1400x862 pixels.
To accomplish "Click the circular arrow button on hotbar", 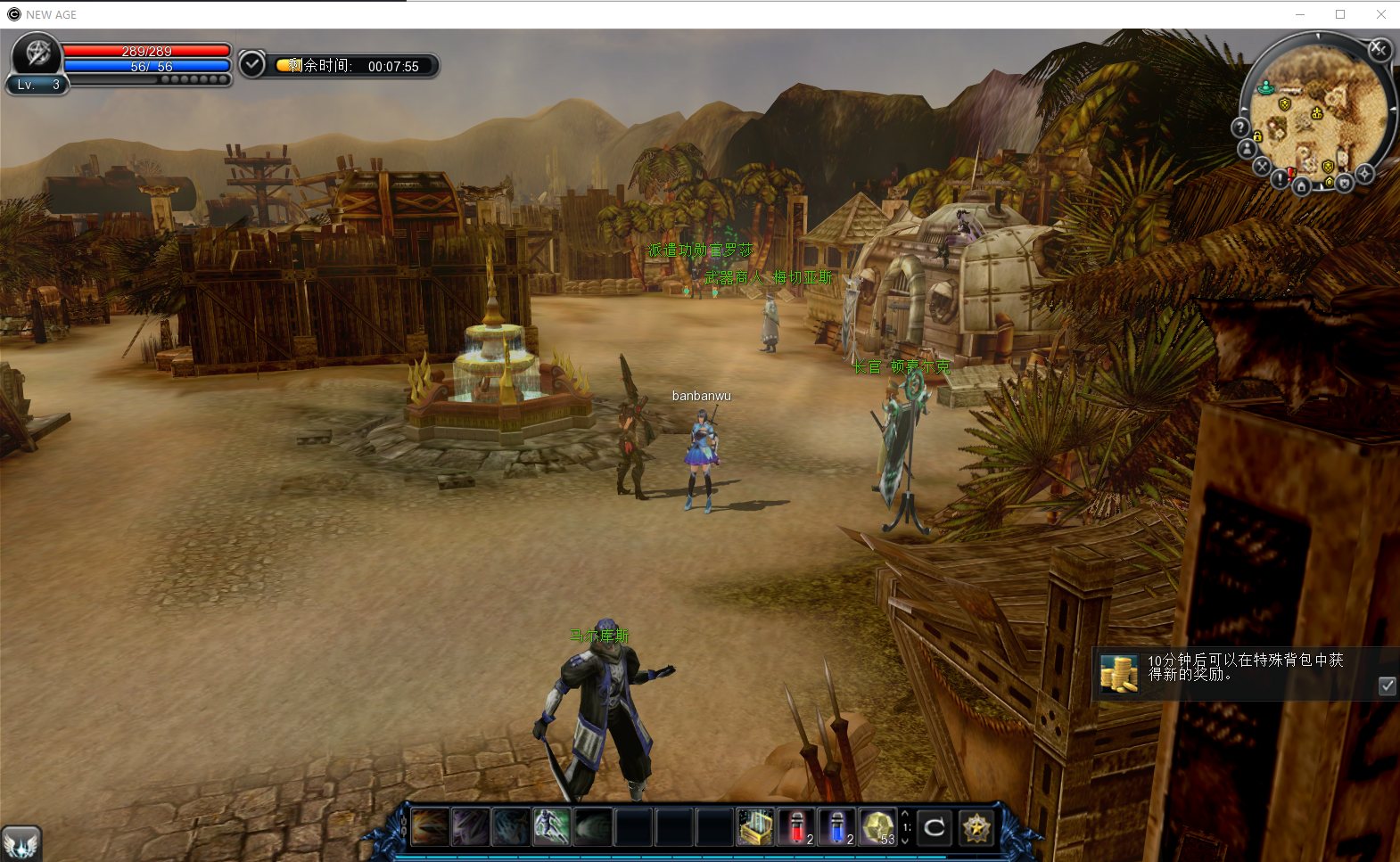I will point(935,827).
